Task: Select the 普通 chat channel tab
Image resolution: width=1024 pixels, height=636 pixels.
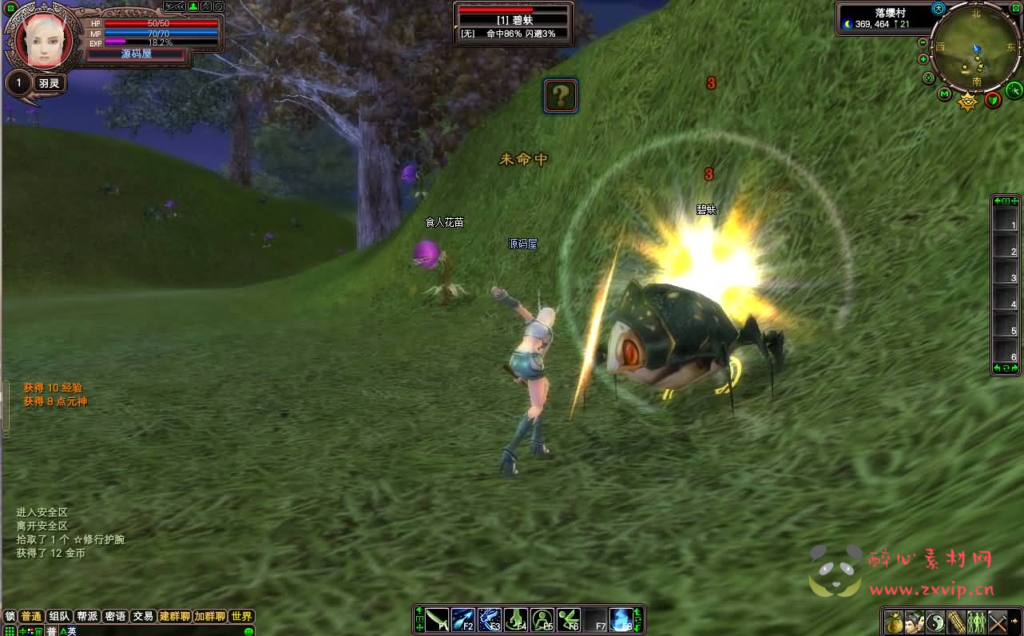Action: click(x=31, y=617)
